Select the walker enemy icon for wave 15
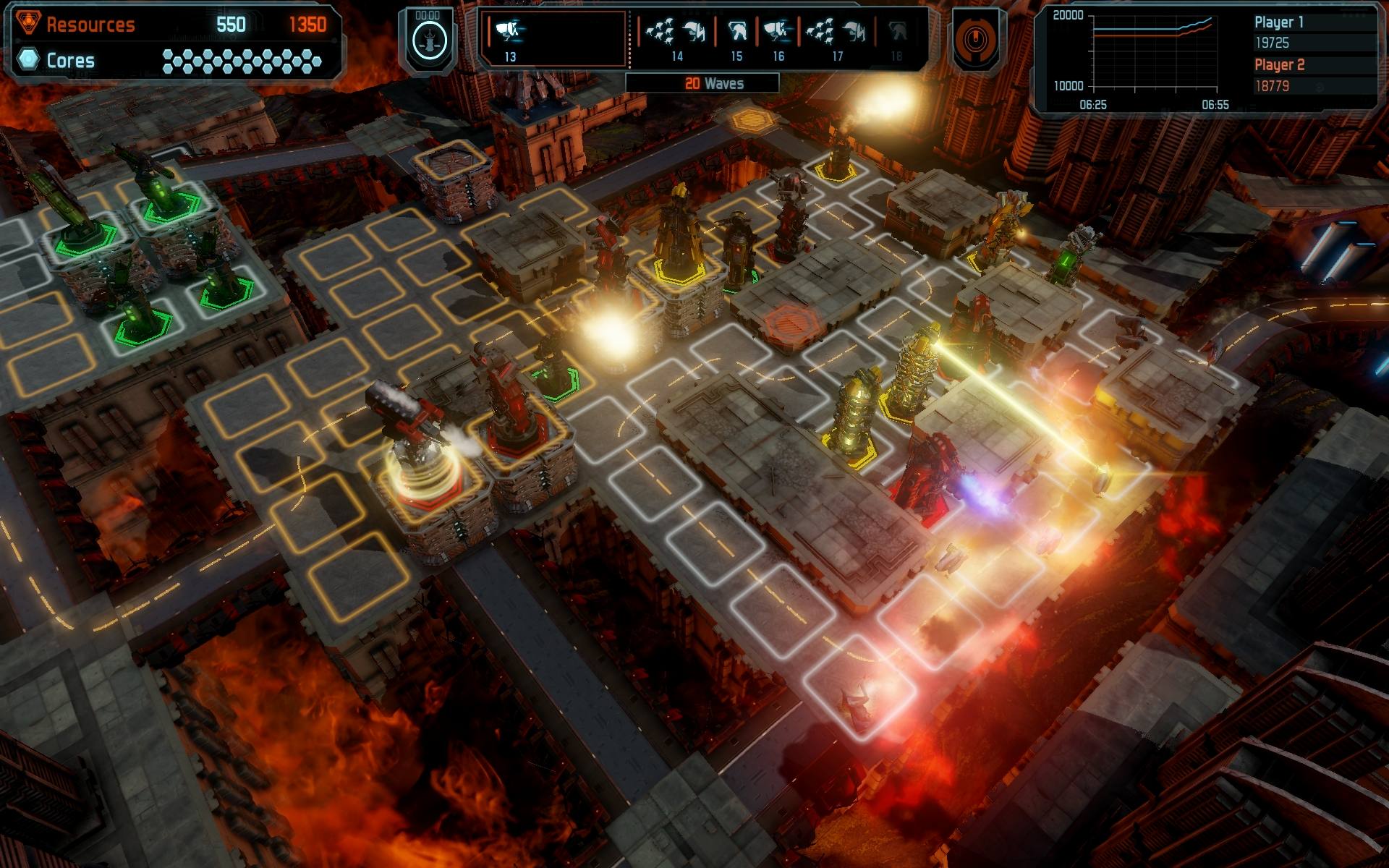1389x868 pixels. click(x=736, y=30)
